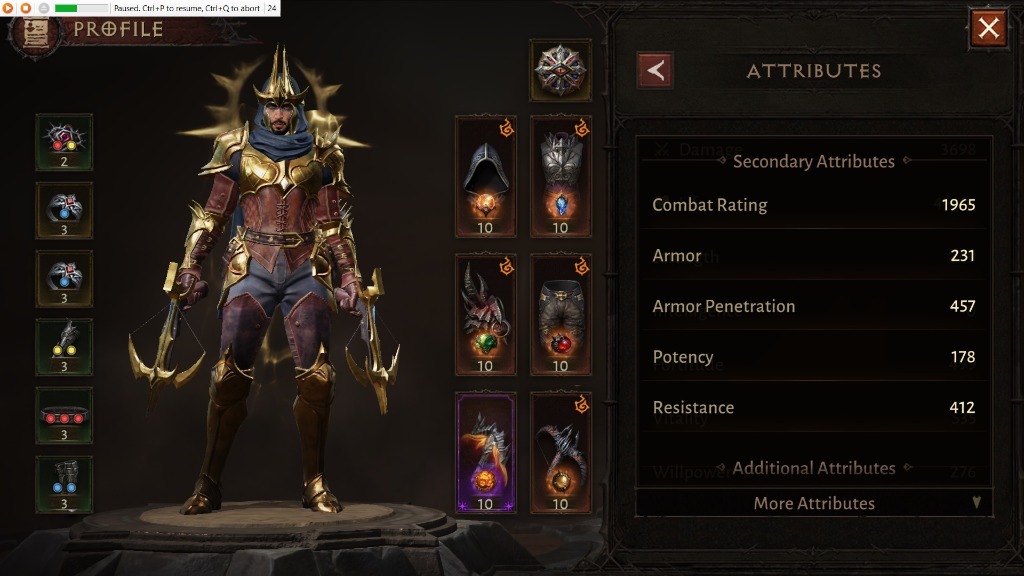Stop the recorder using the orange stop button
The width and height of the screenshot is (1024, 576).
[x=26, y=8]
